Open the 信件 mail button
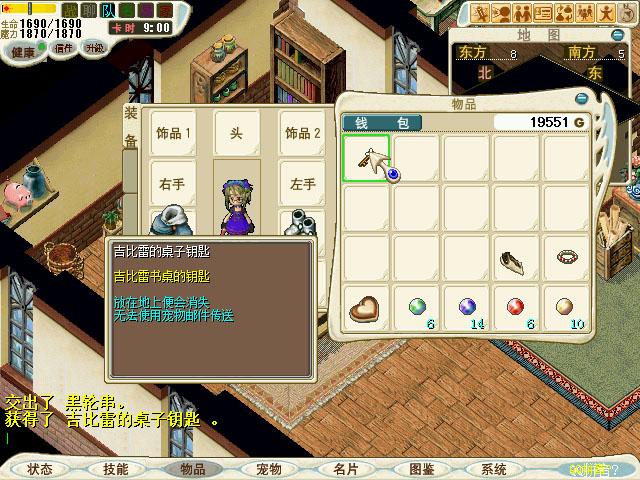Viewport: 640px width, 480px height. coord(64,48)
